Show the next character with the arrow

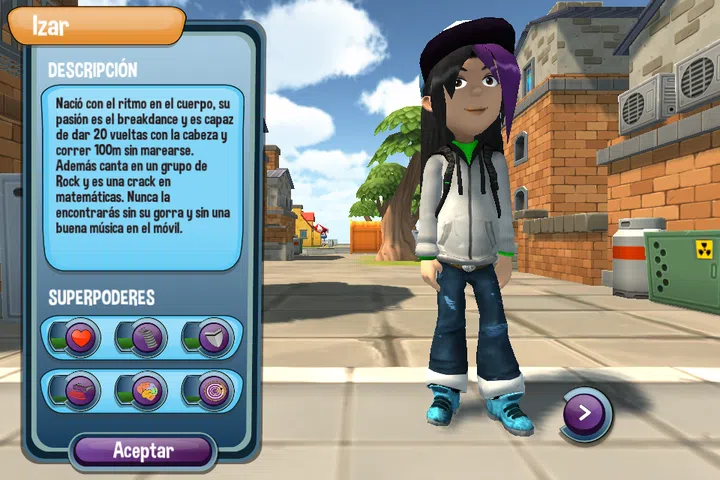pos(585,411)
